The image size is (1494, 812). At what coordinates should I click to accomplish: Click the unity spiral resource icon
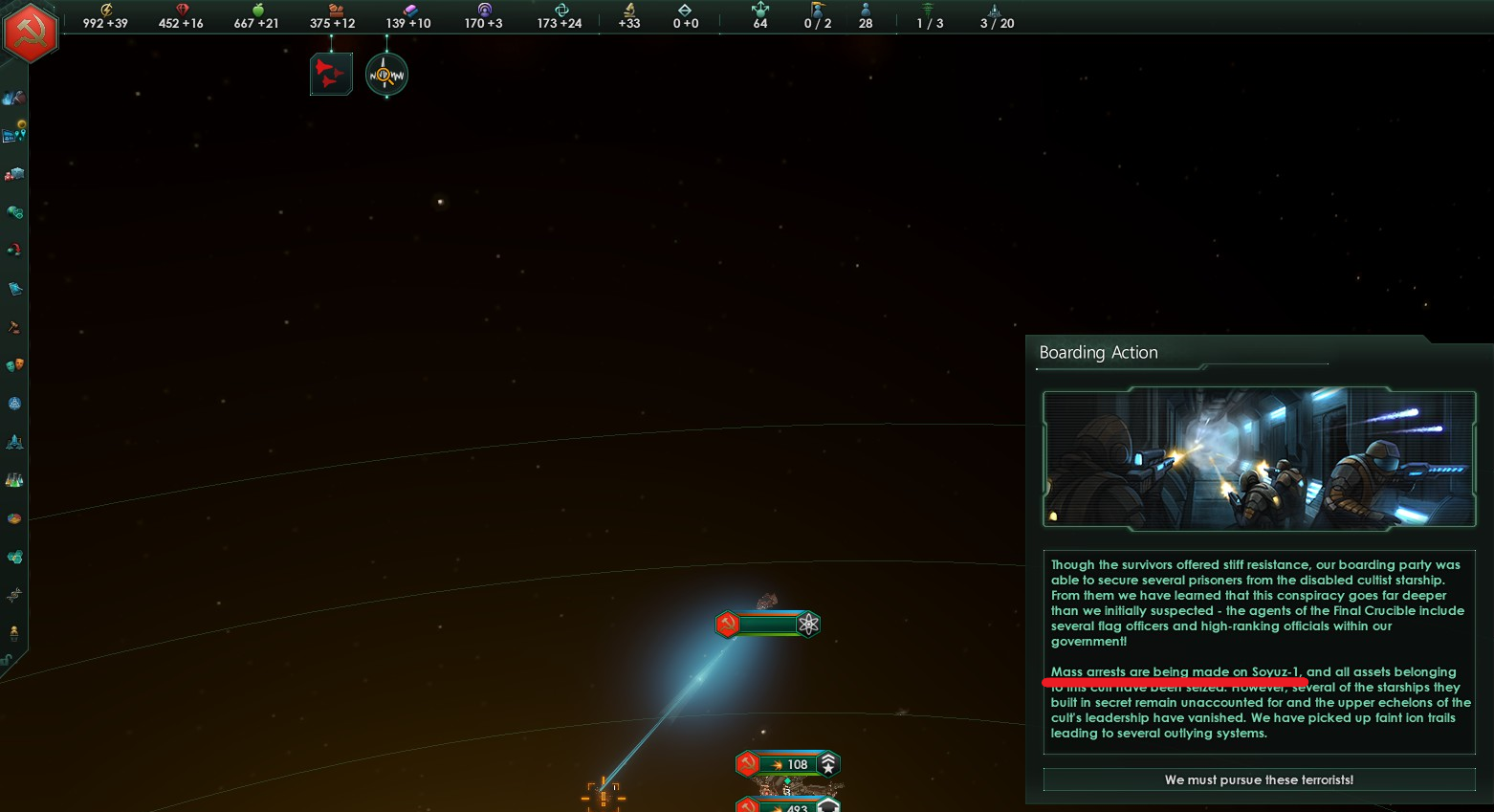[561, 10]
